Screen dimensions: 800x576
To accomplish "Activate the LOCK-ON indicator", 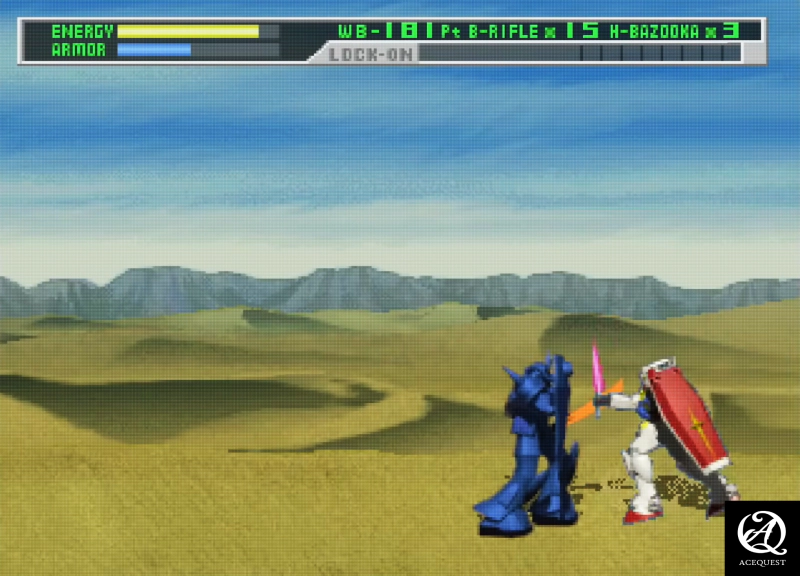I will (371, 54).
